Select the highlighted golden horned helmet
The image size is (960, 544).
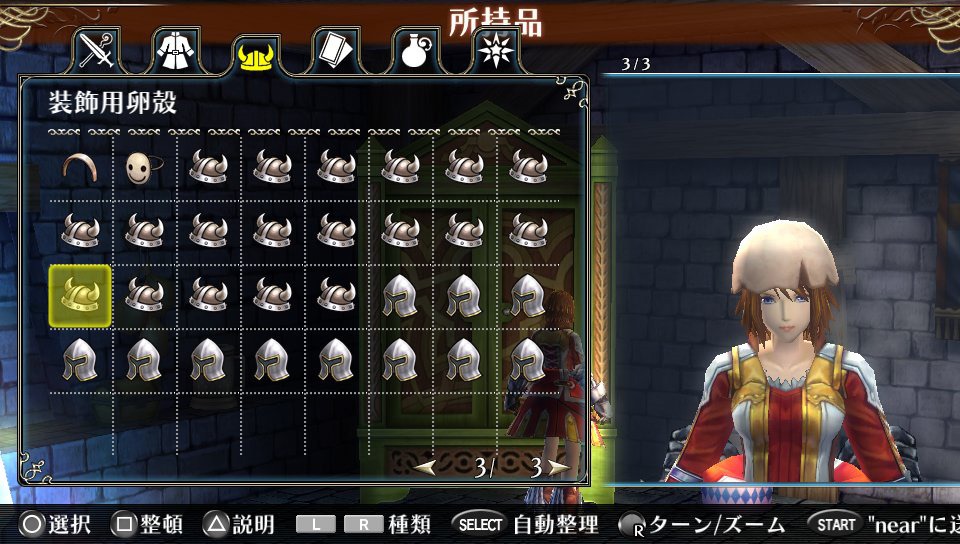click(81, 295)
